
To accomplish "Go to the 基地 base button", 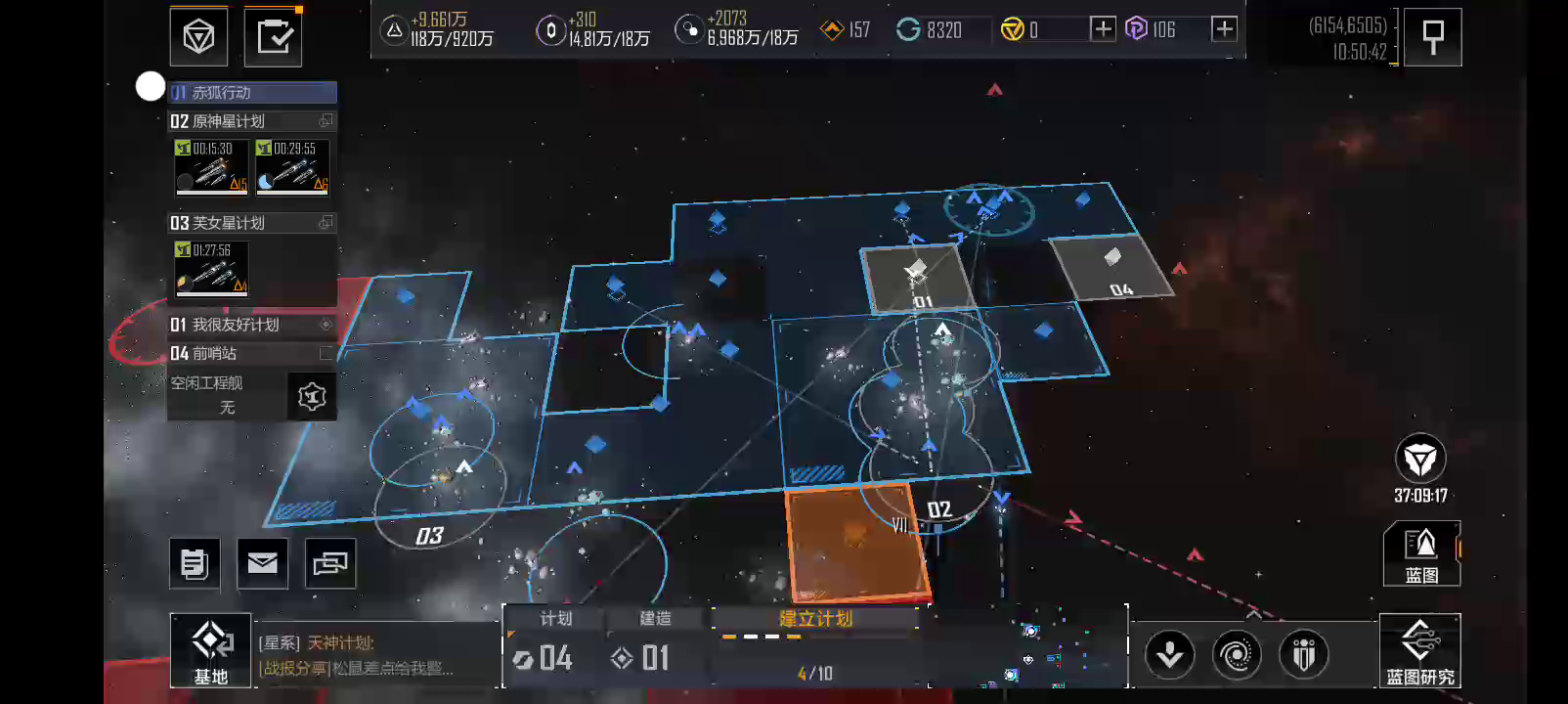I will pos(210,650).
